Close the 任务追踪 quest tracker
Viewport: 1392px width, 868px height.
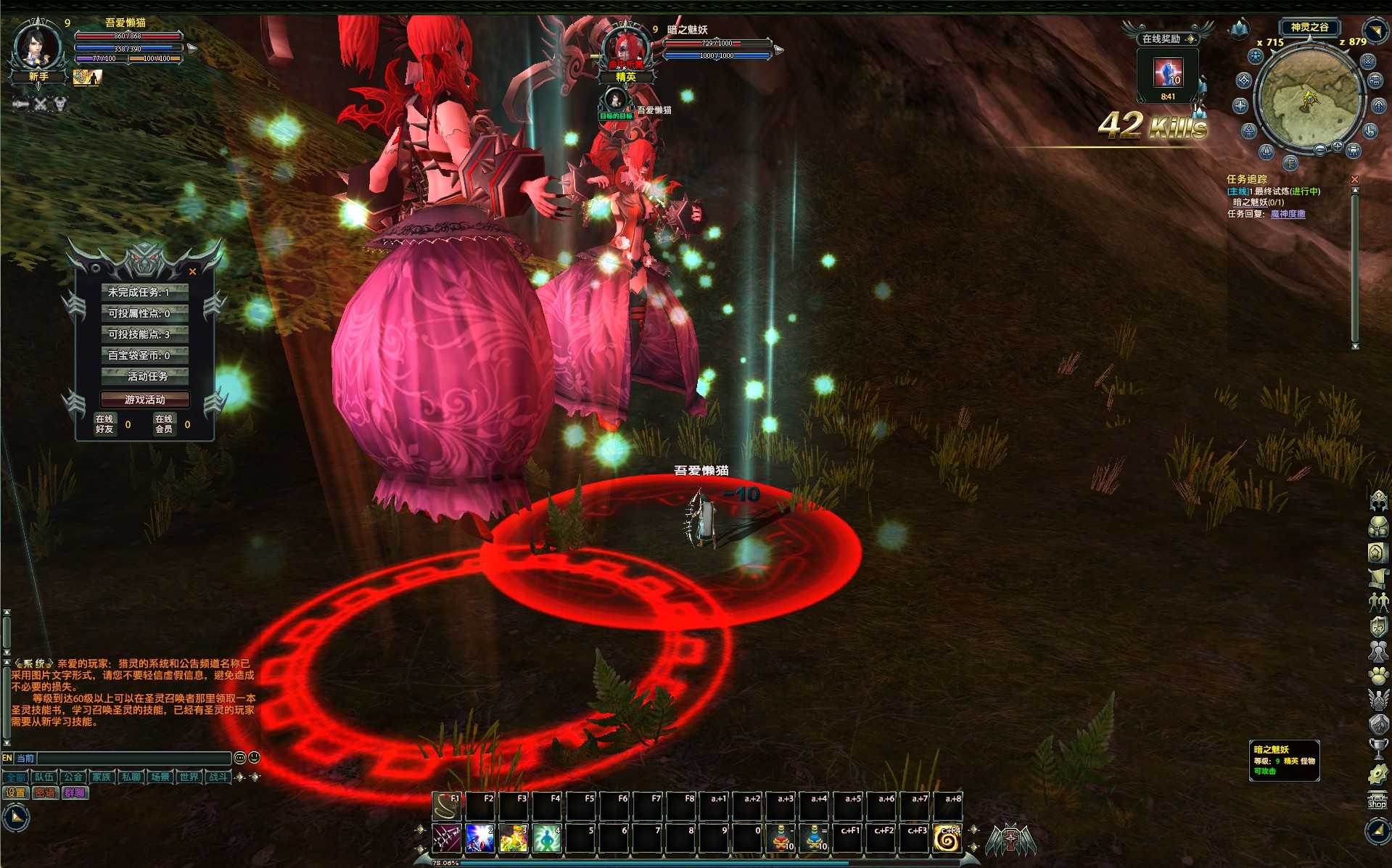pos(1354,179)
